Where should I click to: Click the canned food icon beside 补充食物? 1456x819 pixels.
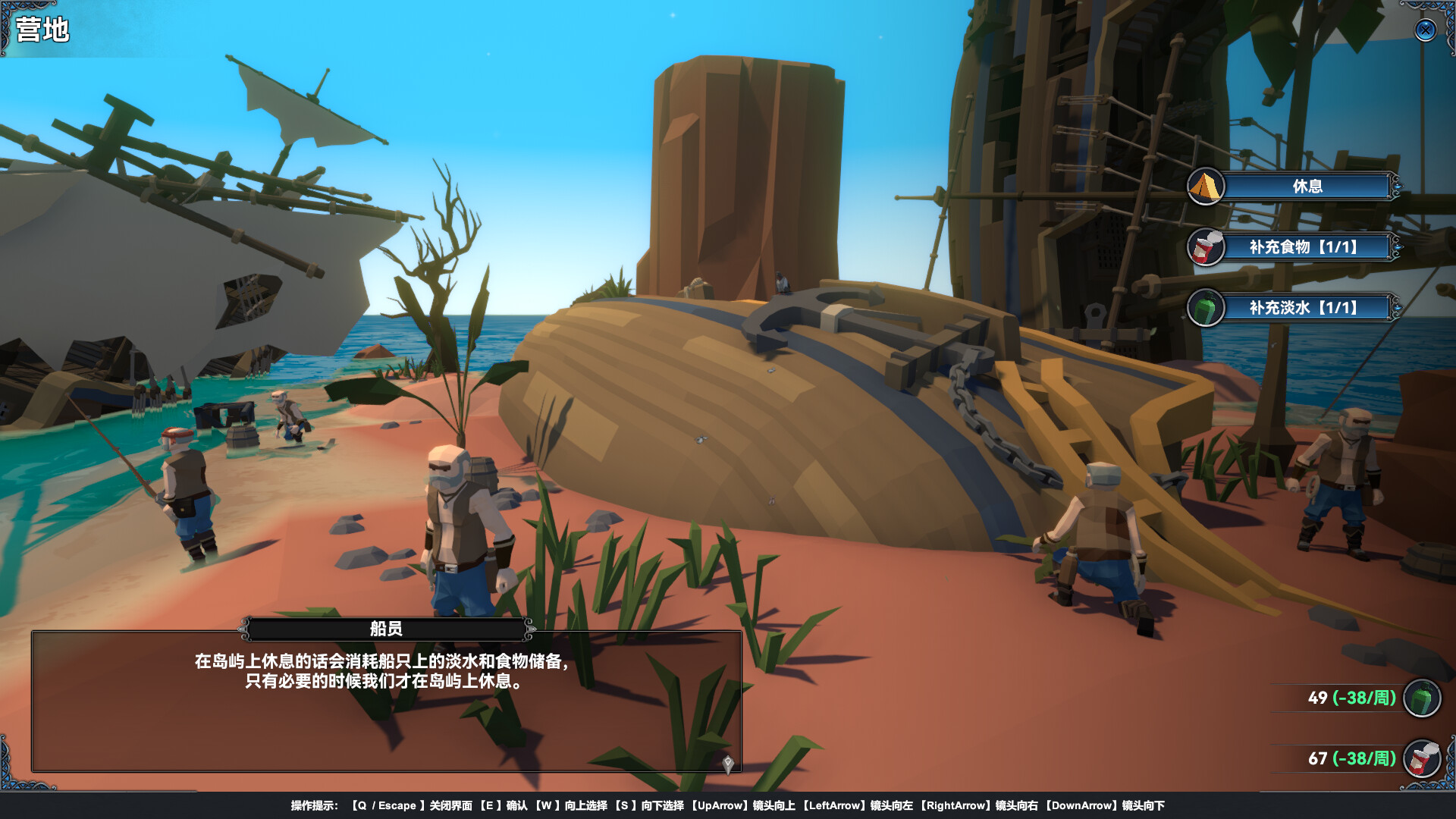click(1206, 247)
